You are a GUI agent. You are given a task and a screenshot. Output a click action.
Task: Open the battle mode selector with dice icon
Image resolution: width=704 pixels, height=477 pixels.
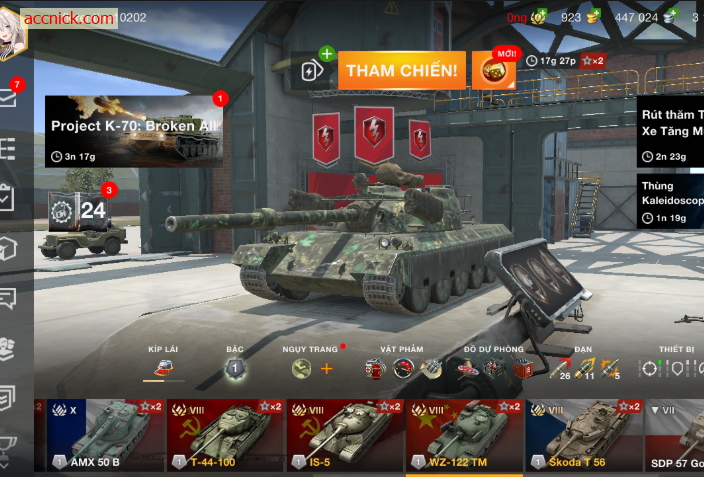492,70
